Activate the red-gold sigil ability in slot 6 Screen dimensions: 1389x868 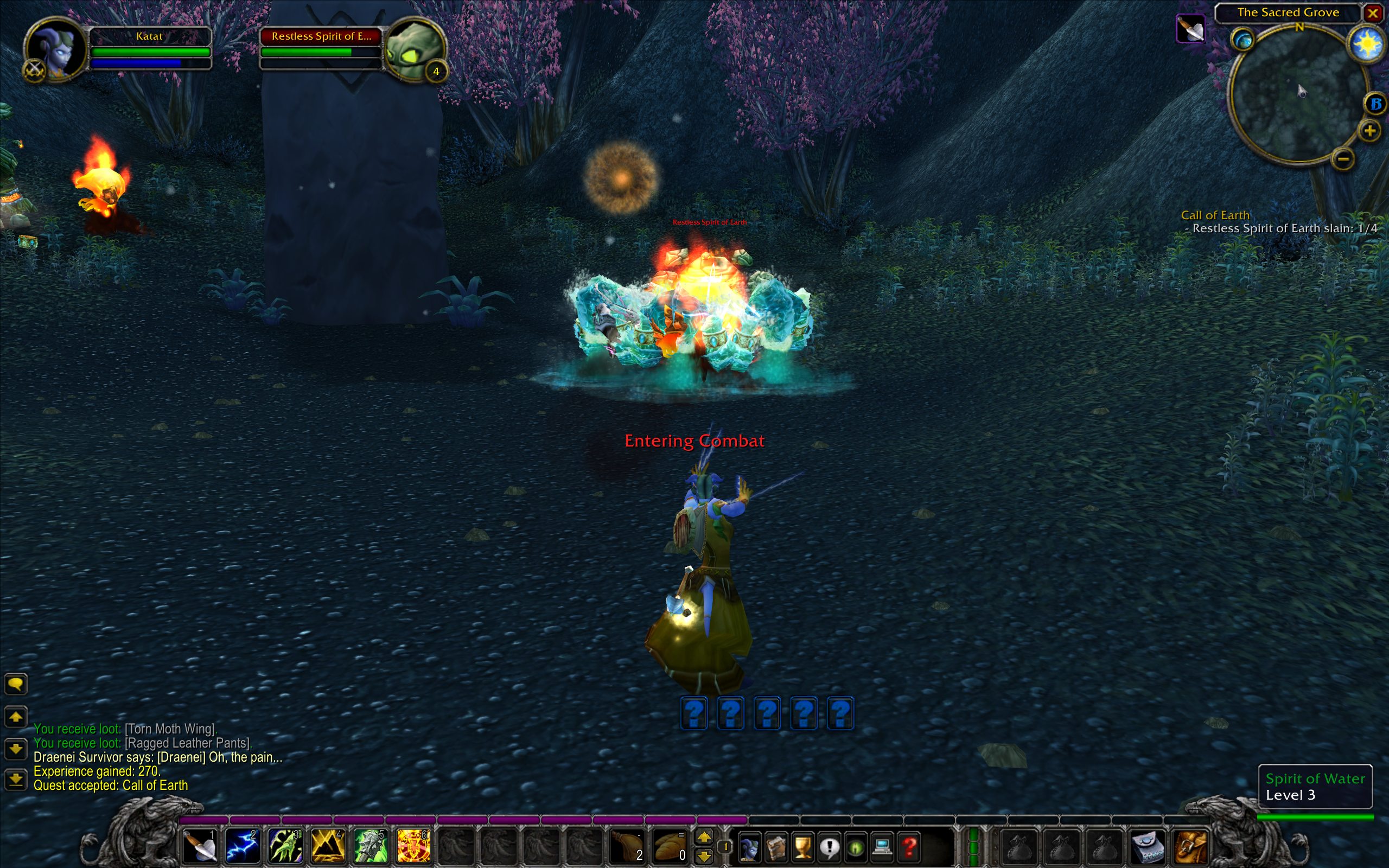tap(412, 846)
